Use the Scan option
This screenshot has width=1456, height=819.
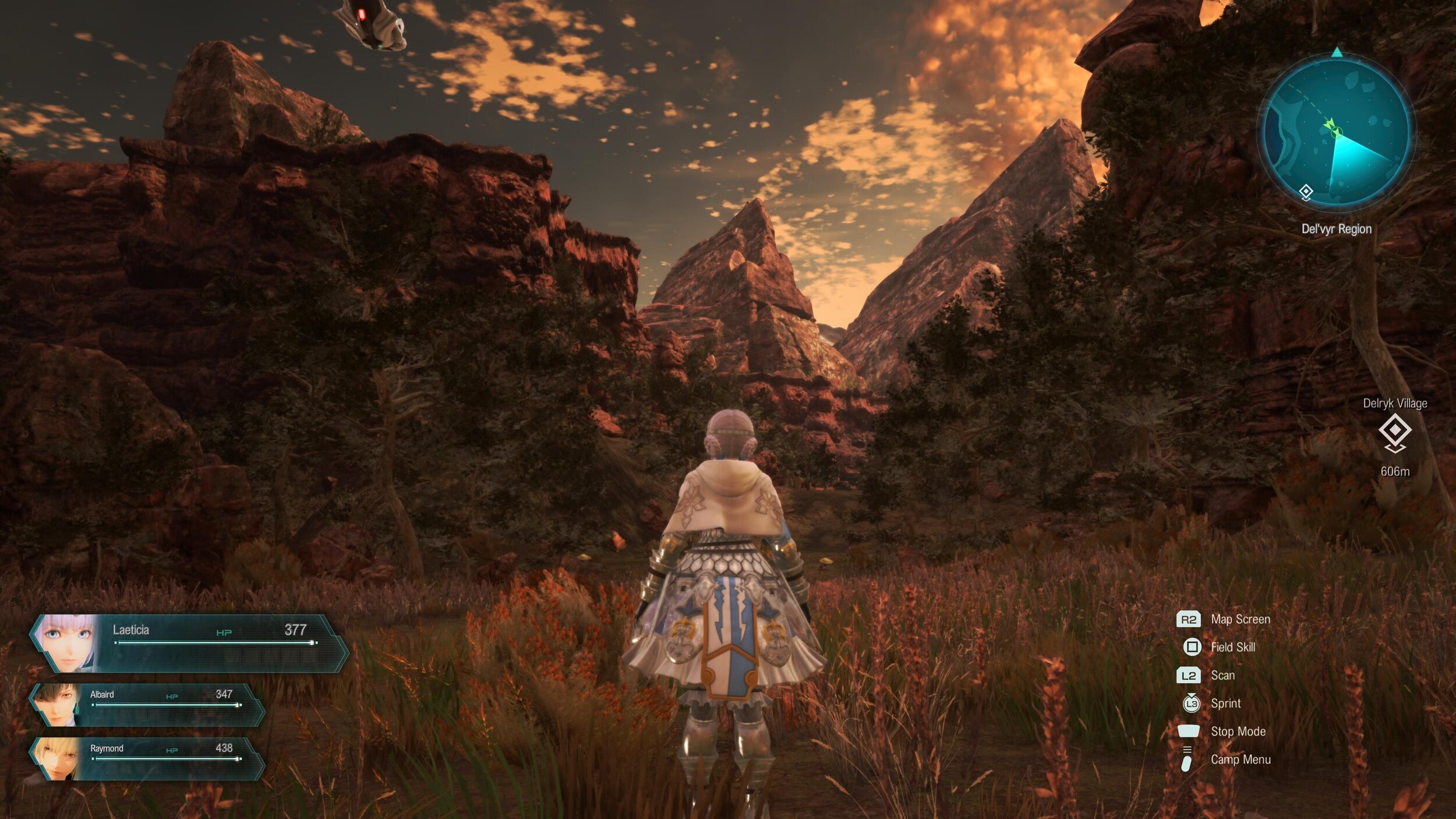(1222, 675)
